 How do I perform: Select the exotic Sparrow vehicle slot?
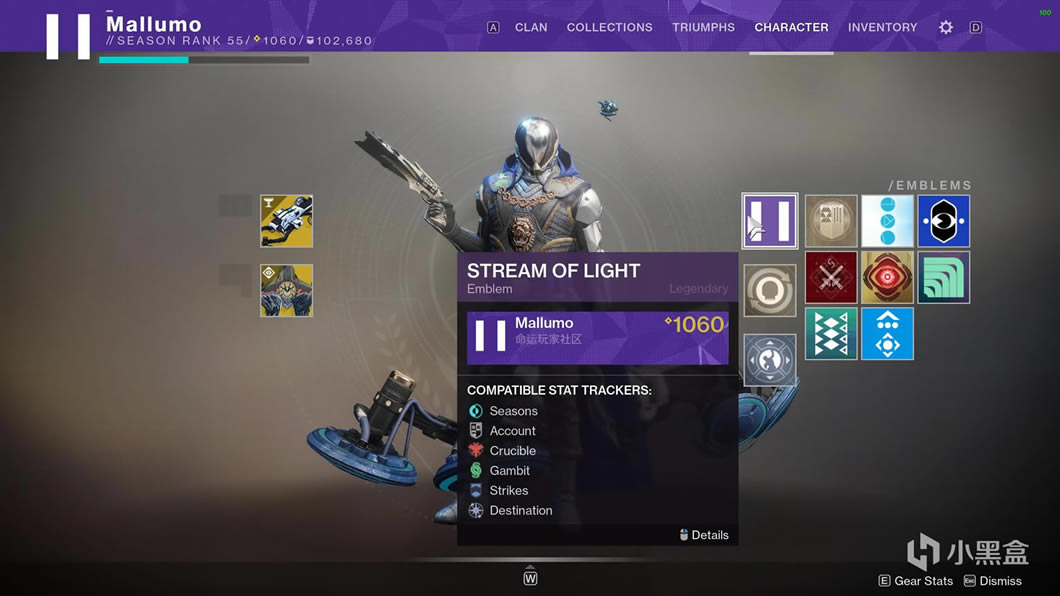coord(287,221)
